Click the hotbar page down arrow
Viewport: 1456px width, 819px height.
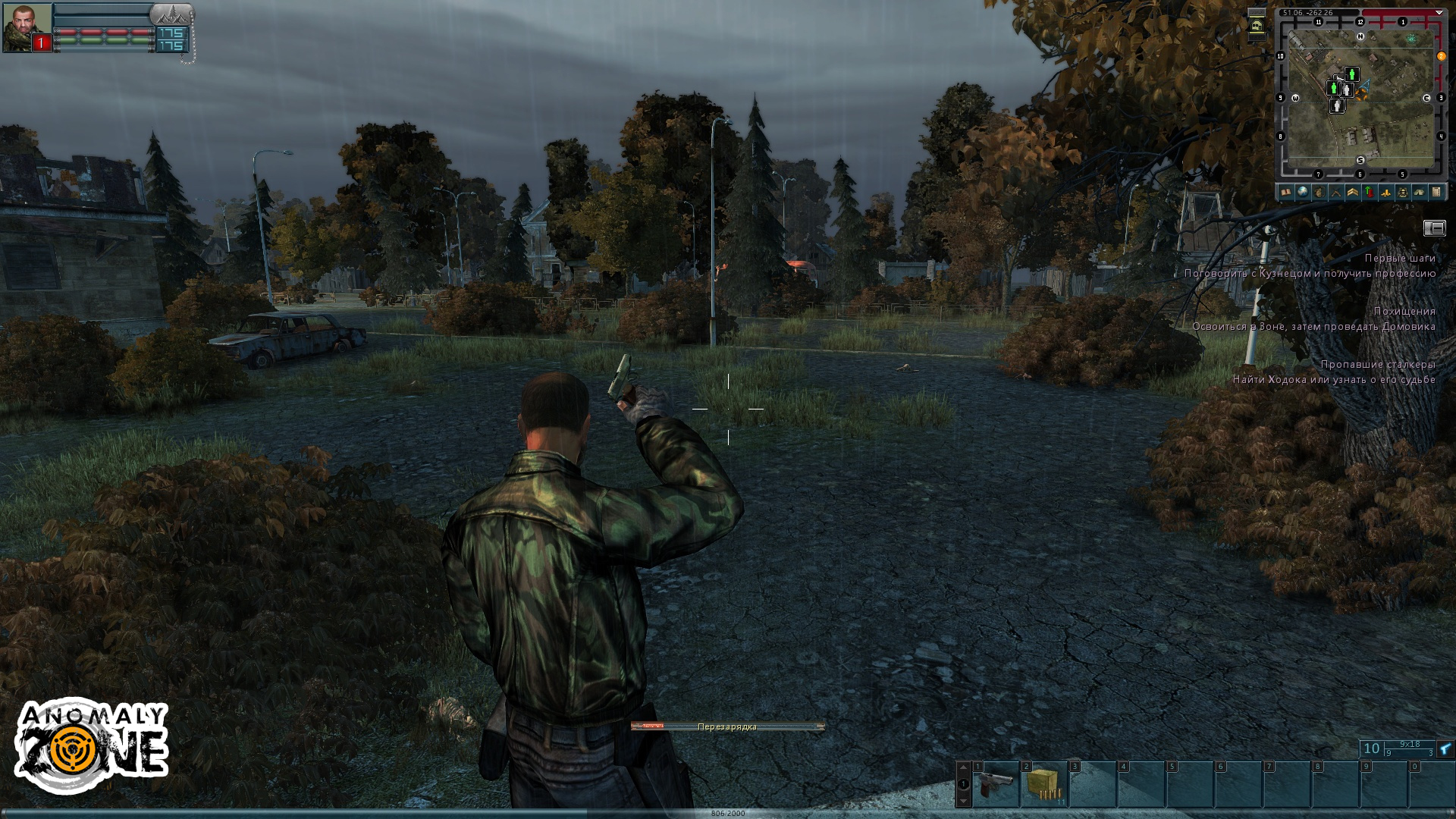click(963, 801)
